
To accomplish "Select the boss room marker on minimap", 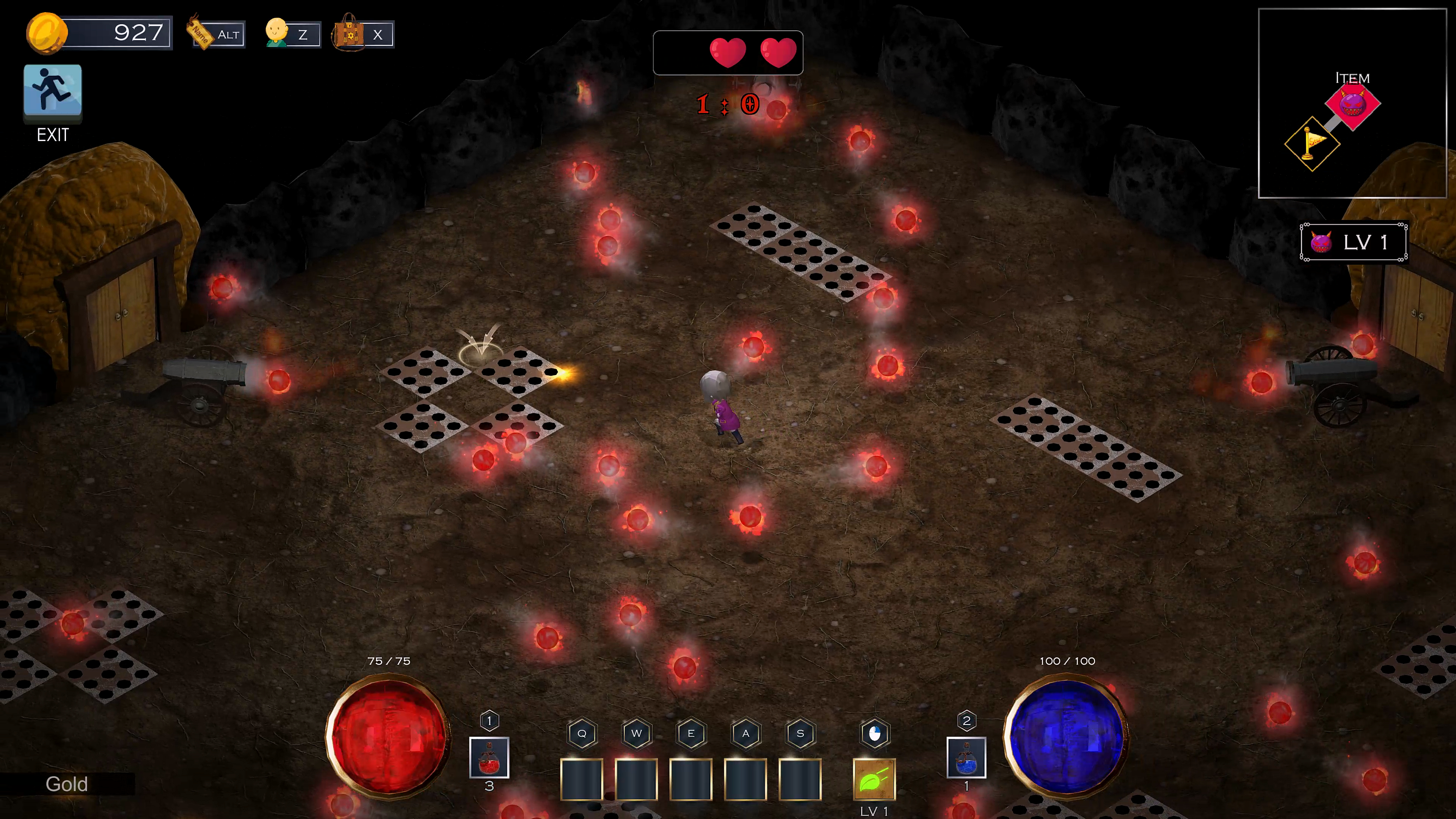I will click(x=1352, y=105).
